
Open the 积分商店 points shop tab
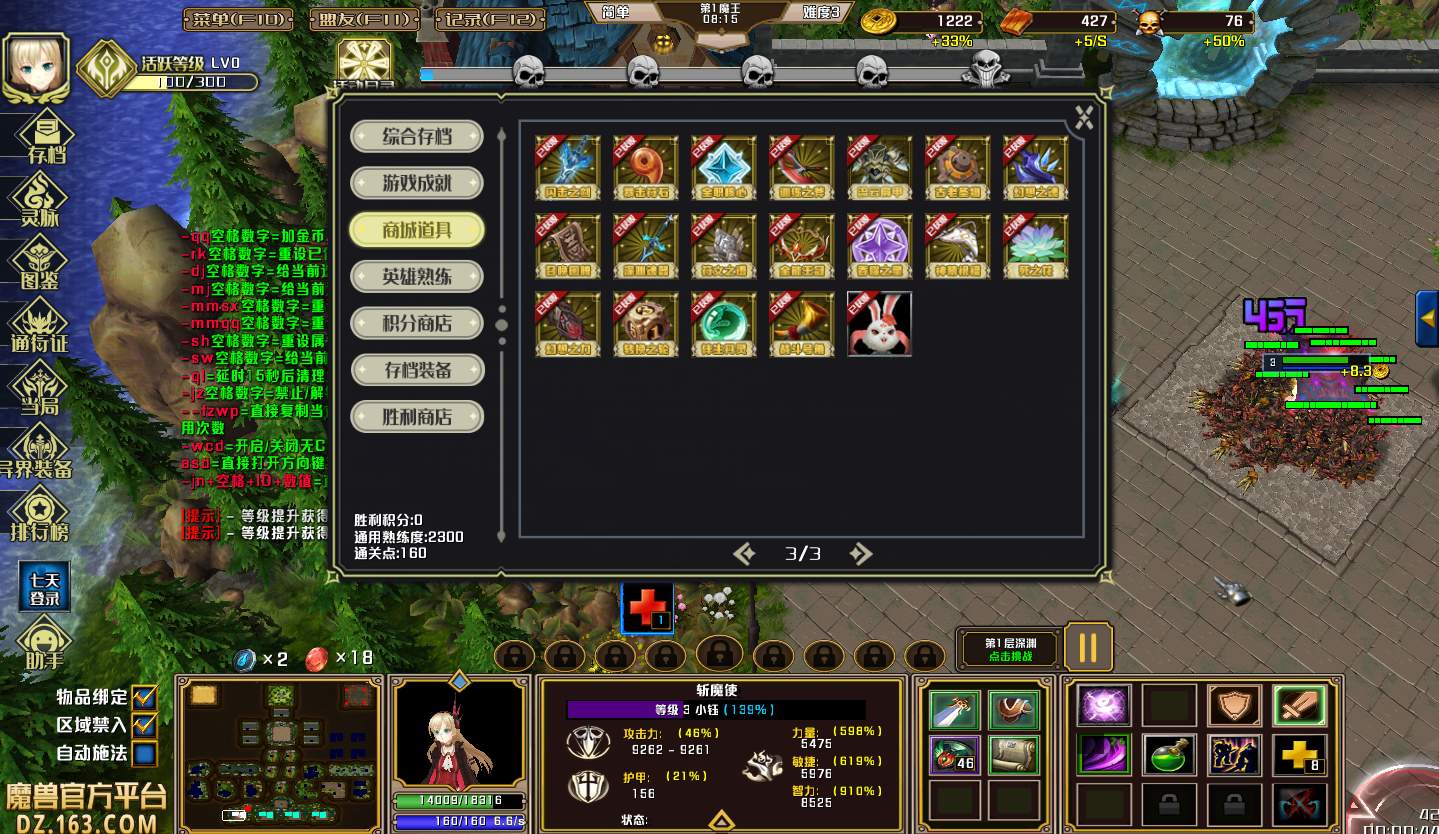(417, 324)
